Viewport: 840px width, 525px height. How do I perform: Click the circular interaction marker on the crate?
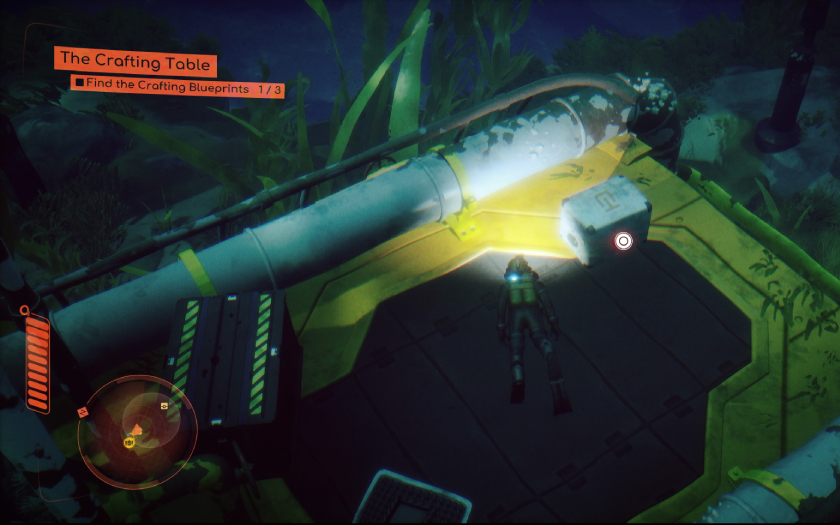click(623, 240)
